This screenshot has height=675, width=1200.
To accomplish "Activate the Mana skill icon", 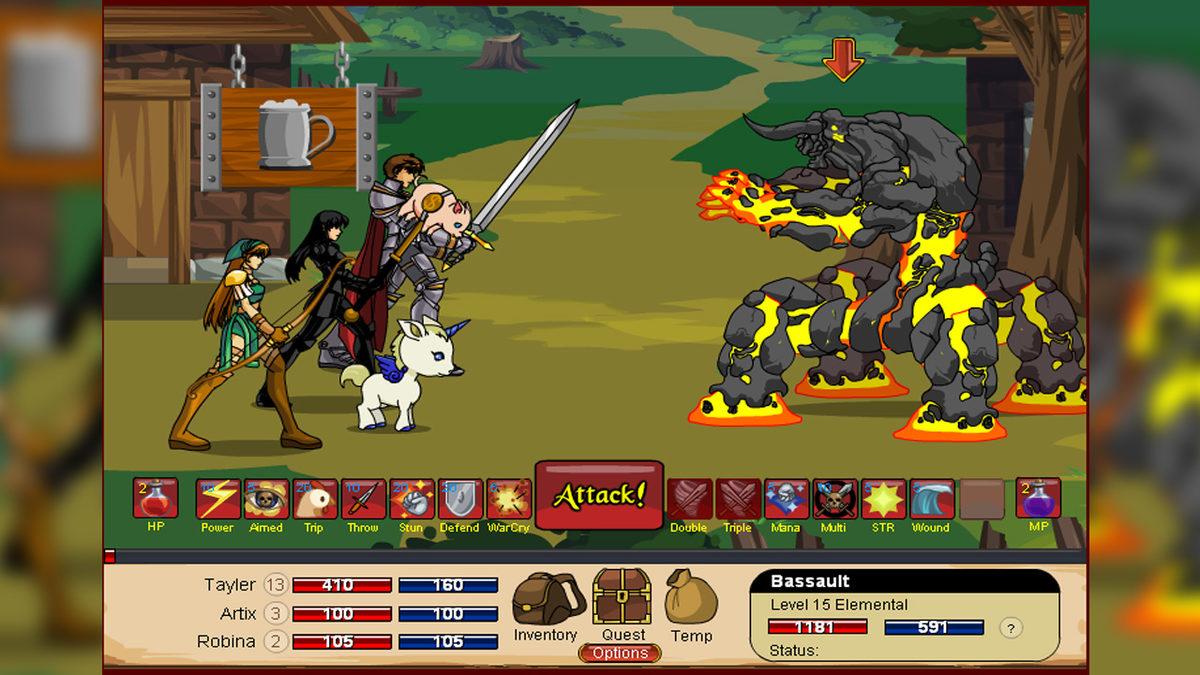I will pyautogui.click(x=786, y=499).
